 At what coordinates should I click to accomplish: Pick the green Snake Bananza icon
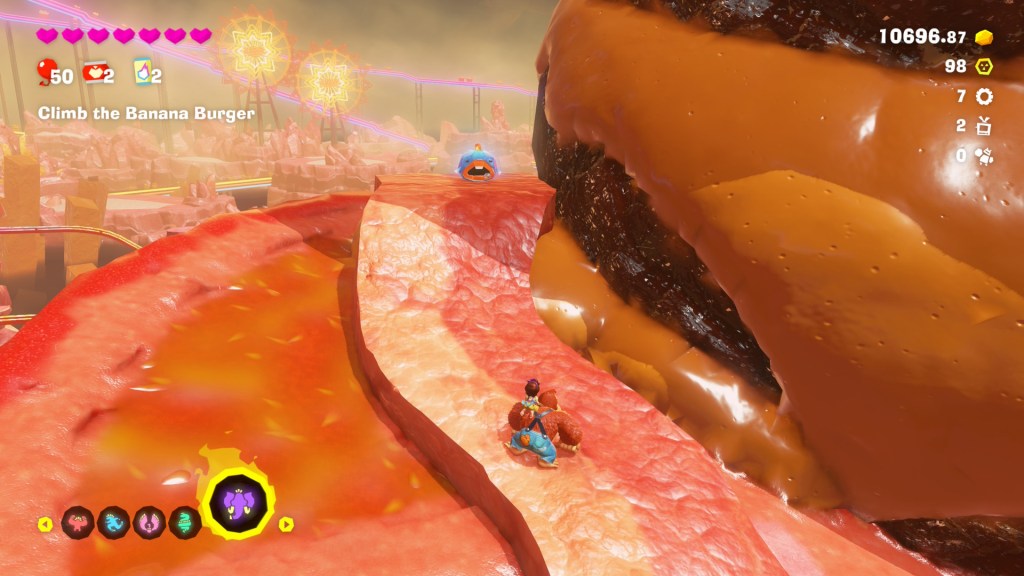click(184, 522)
